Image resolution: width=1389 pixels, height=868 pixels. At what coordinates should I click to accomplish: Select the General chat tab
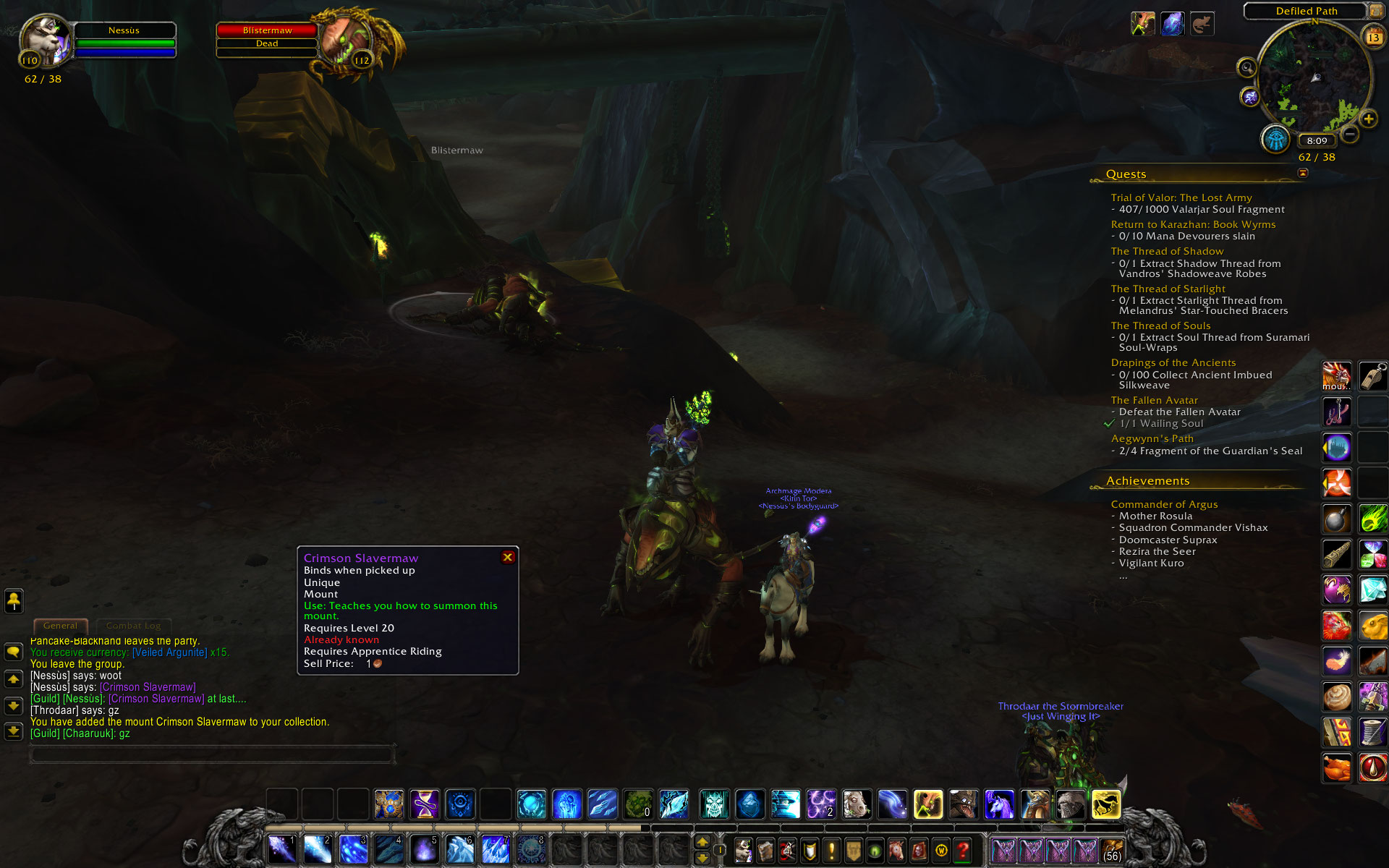pyautogui.click(x=60, y=626)
